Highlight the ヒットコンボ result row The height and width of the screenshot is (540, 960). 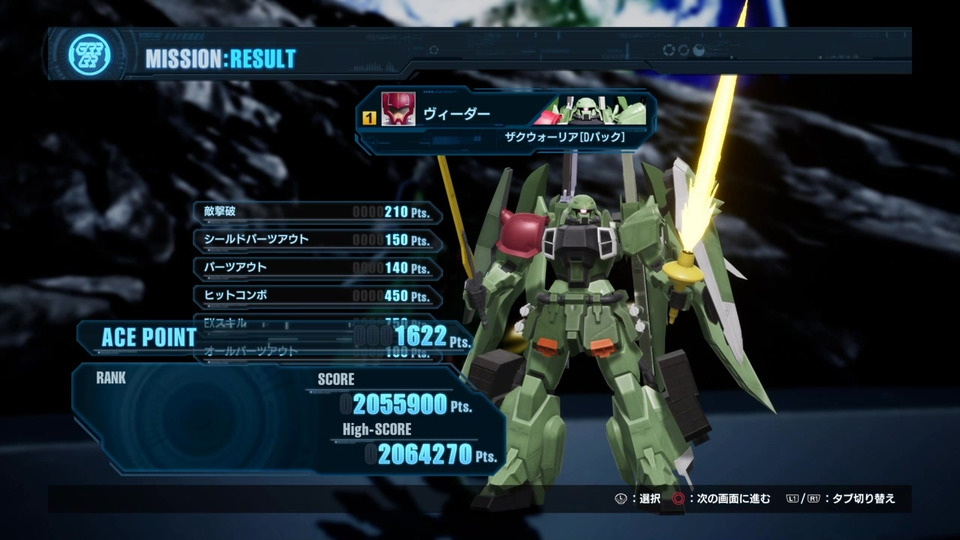tap(317, 296)
